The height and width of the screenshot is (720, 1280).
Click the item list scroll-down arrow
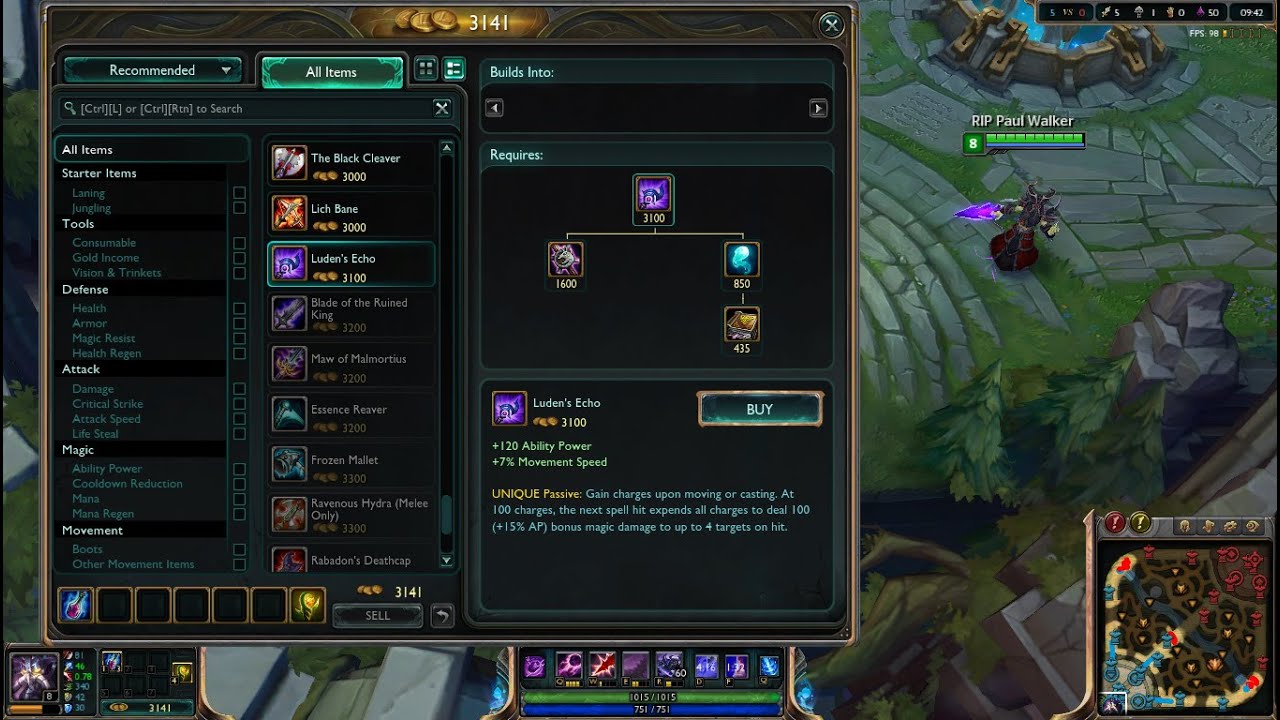tap(445, 561)
